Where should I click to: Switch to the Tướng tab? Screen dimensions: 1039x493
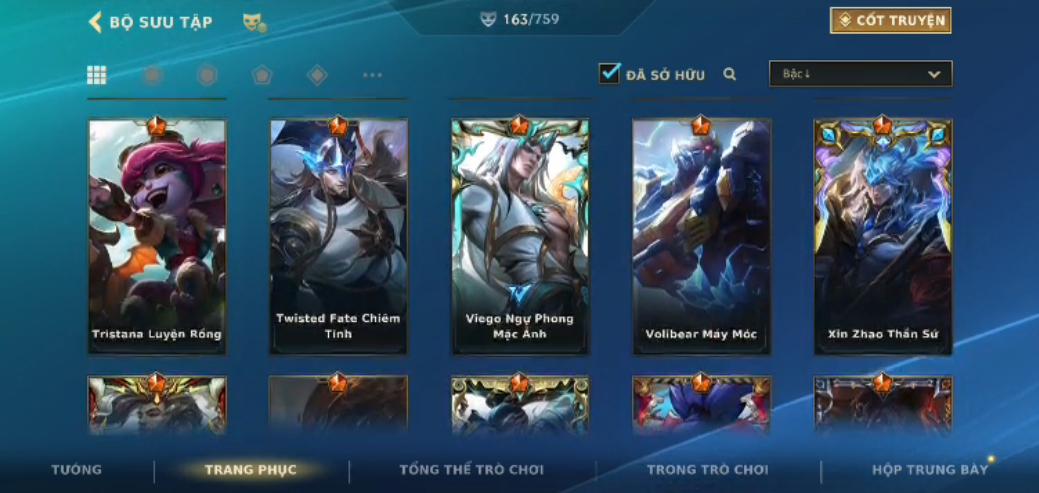(x=77, y=470)
